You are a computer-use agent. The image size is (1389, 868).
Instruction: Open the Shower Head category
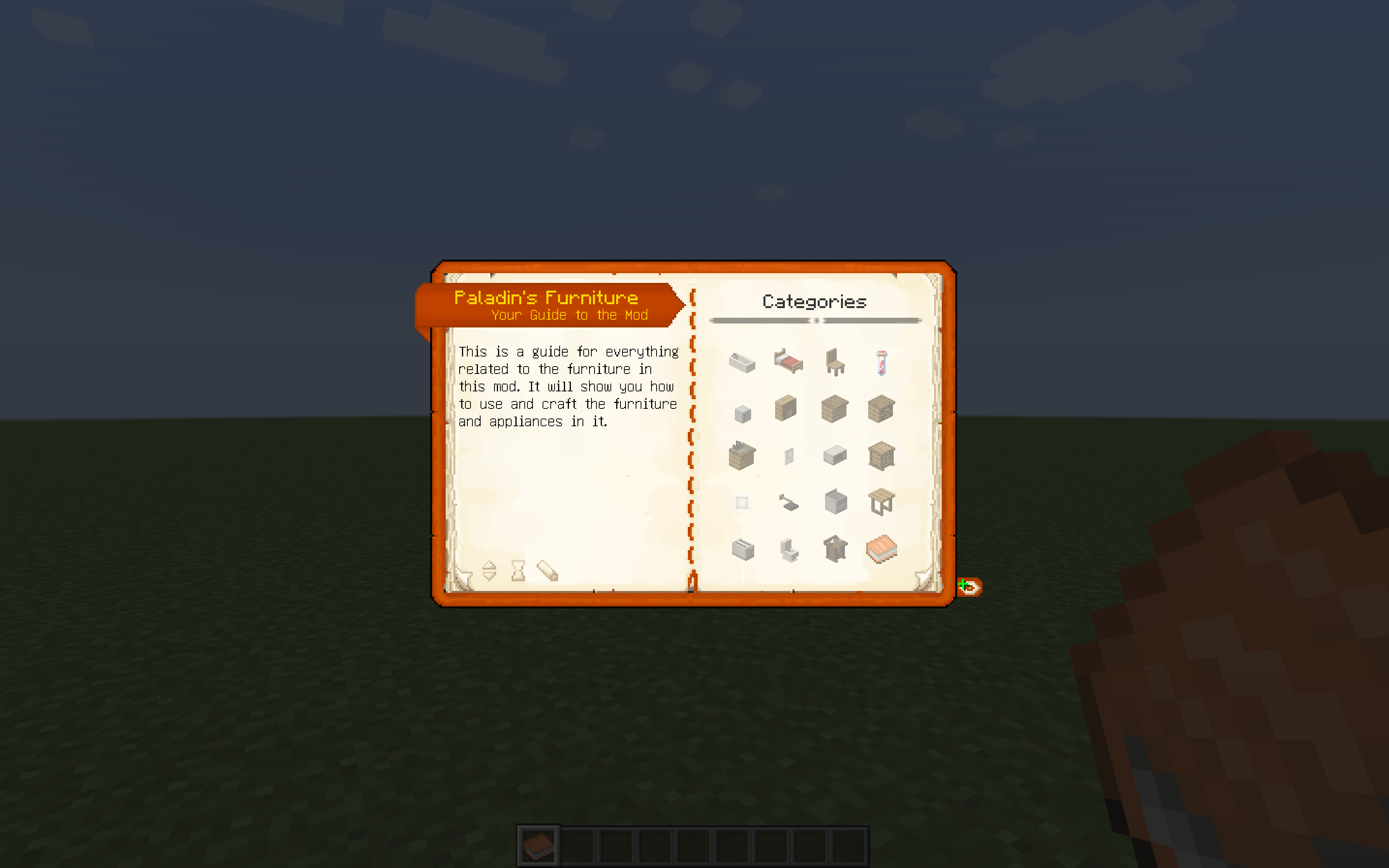click(788, 502)
